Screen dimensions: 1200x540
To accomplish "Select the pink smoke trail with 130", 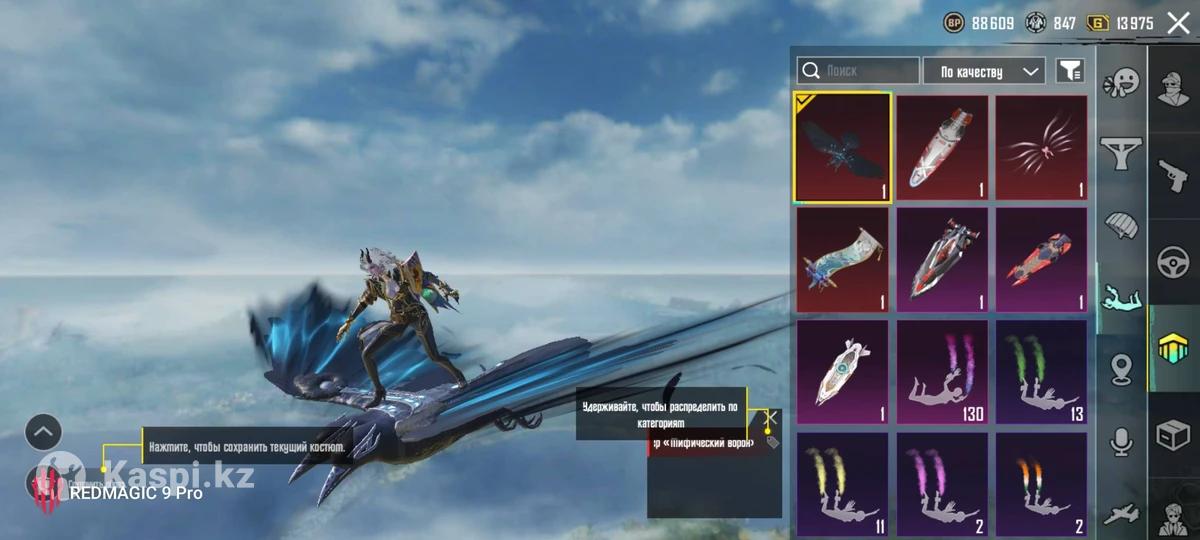I will coord(942,373).
